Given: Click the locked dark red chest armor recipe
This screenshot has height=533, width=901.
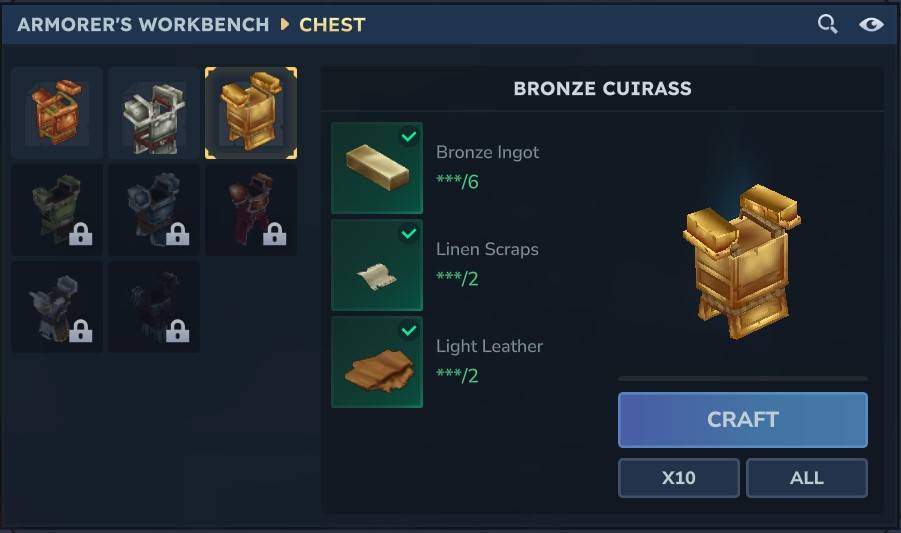Looking at the screenshot, I should tap(251, 210).
